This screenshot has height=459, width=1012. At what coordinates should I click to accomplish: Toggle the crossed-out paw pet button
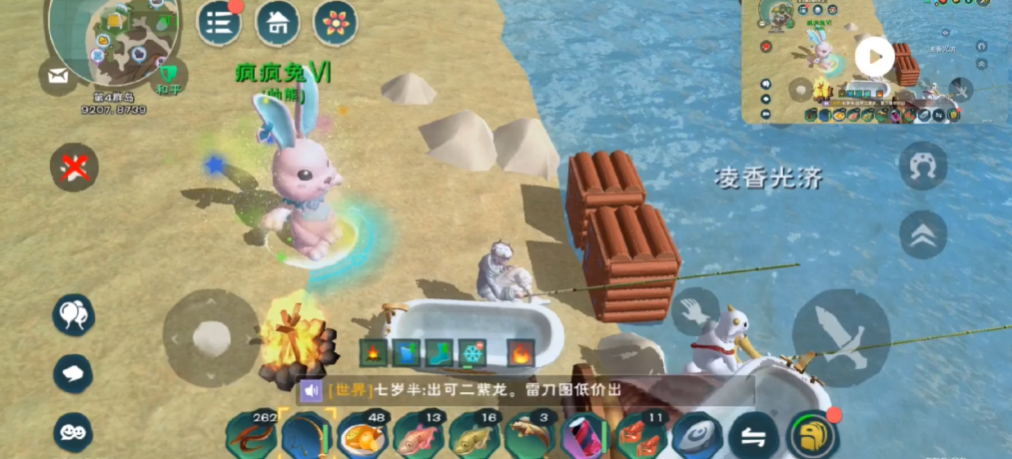(74, 167)
